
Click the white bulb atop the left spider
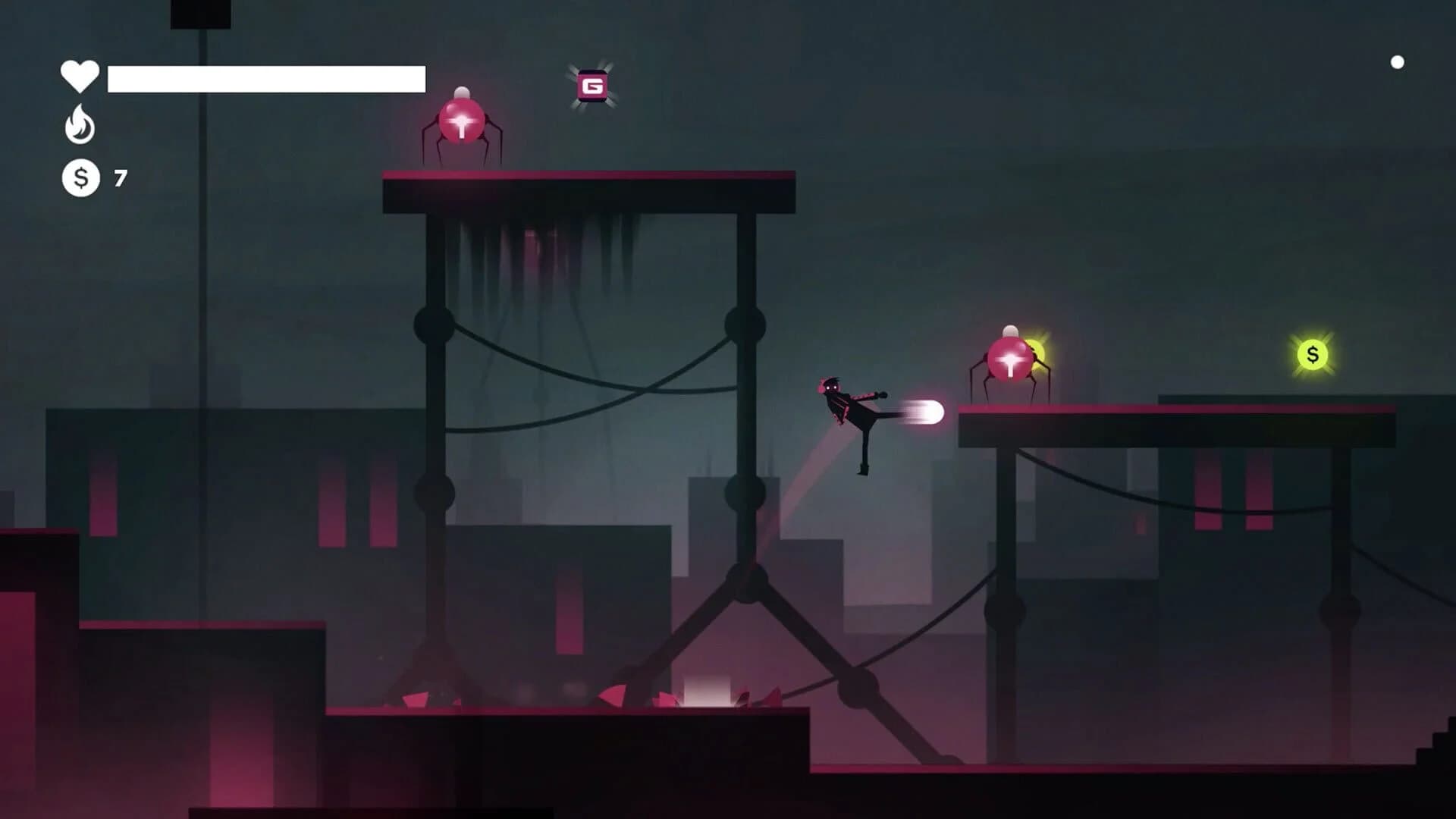pyautogui.click(x=461, y=91)
